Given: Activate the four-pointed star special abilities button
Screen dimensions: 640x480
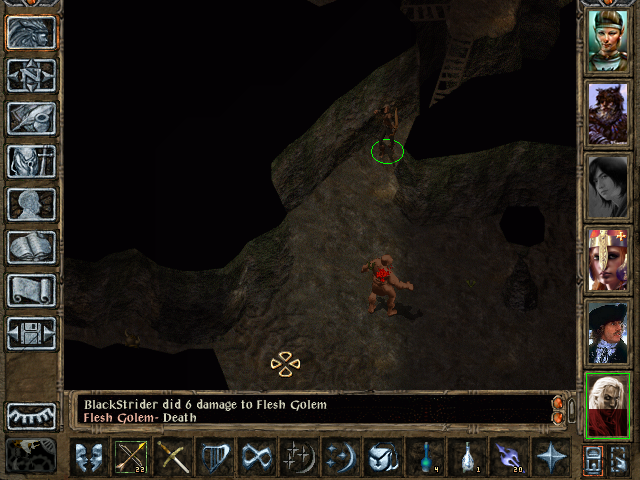Looking at the screenshot, I should pyautogui.click(x=550, y=458).
